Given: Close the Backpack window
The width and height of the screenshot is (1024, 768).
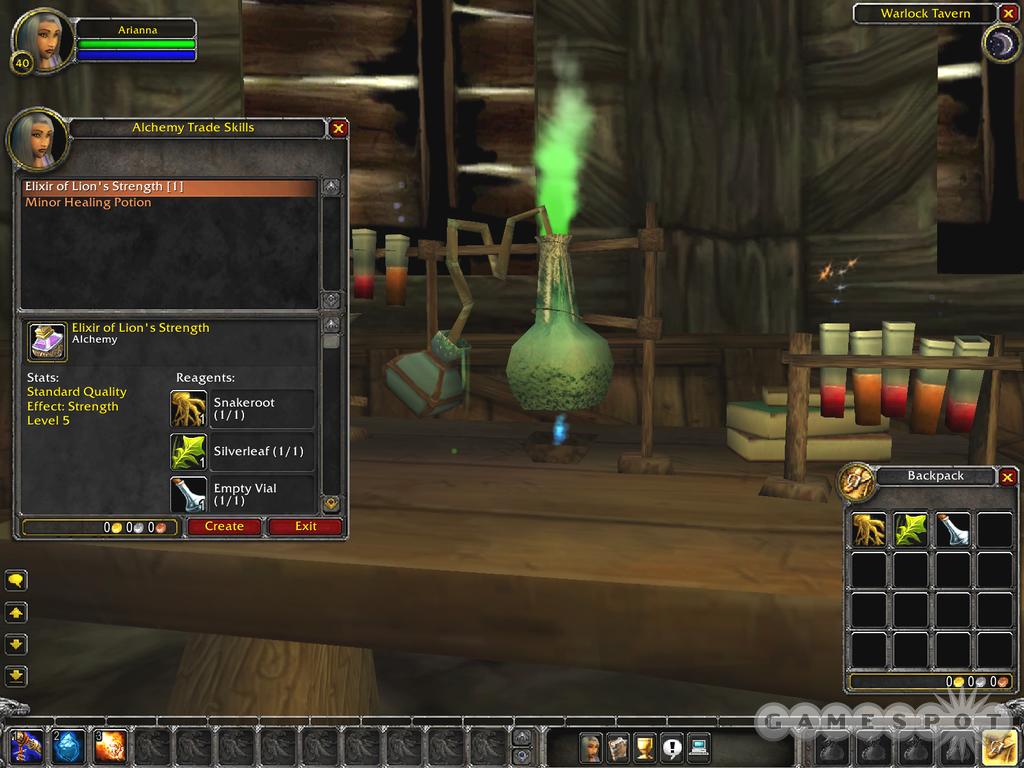Looking at the screenshot, I should 1007,477.
